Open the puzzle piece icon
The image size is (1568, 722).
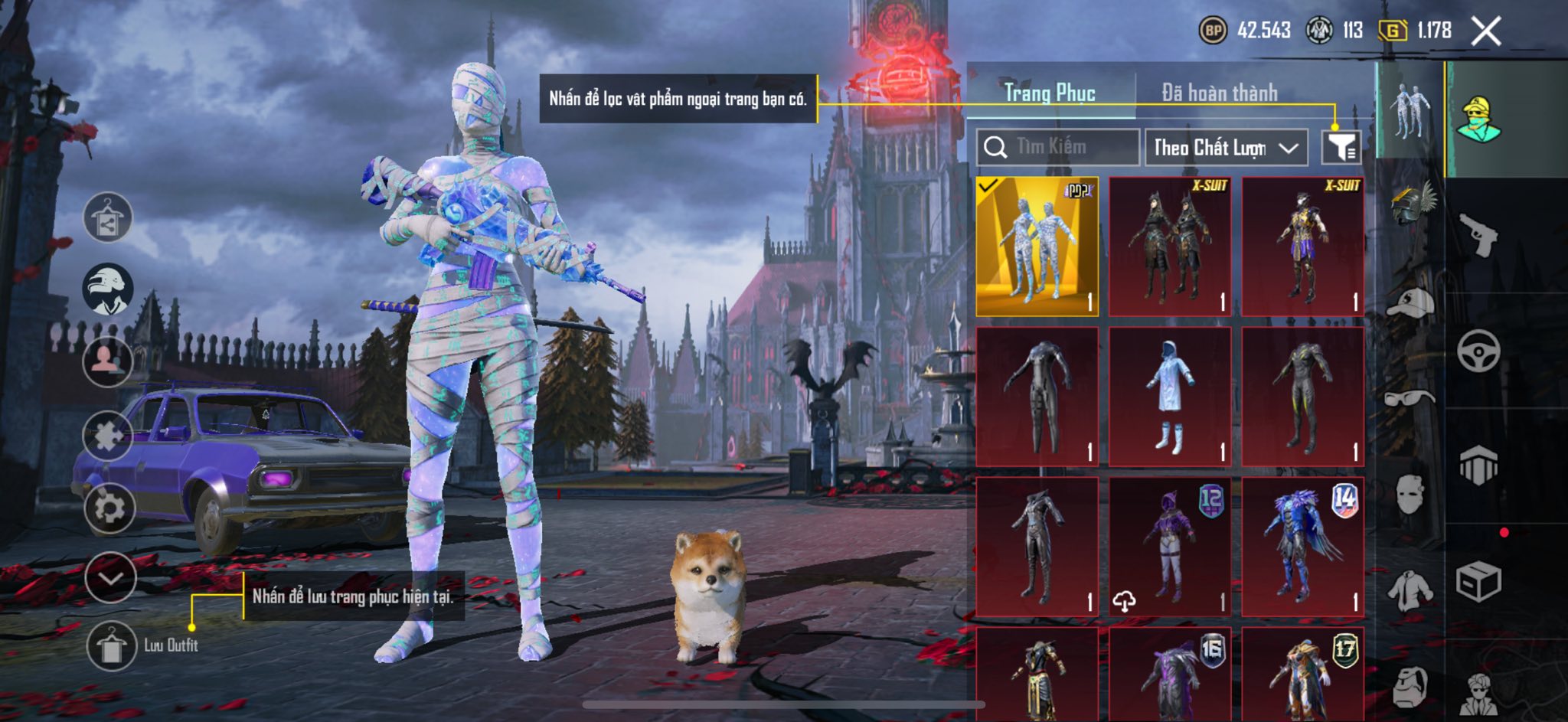108,436
